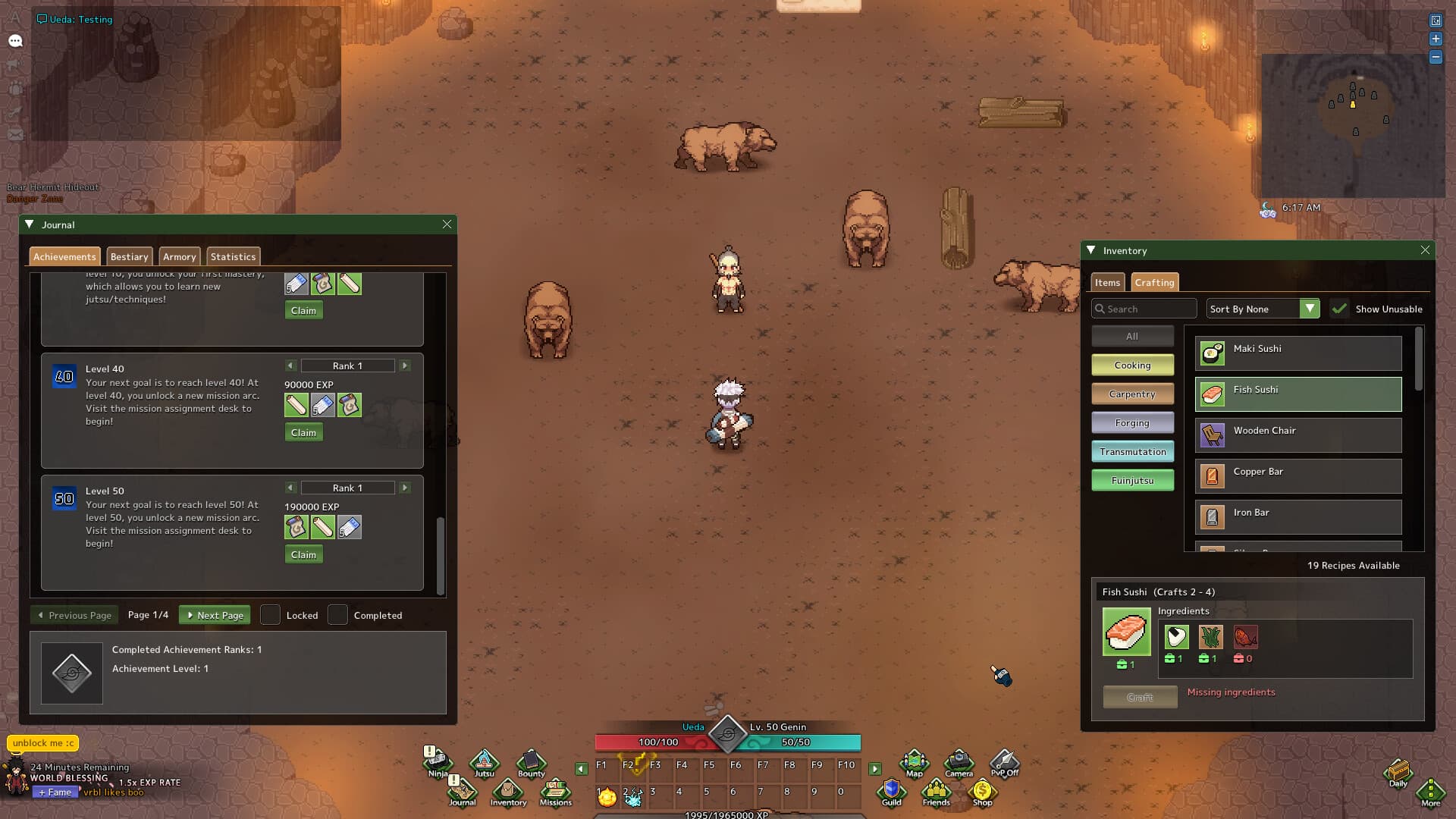Check the Completed achievements filter

pos(337,615)
